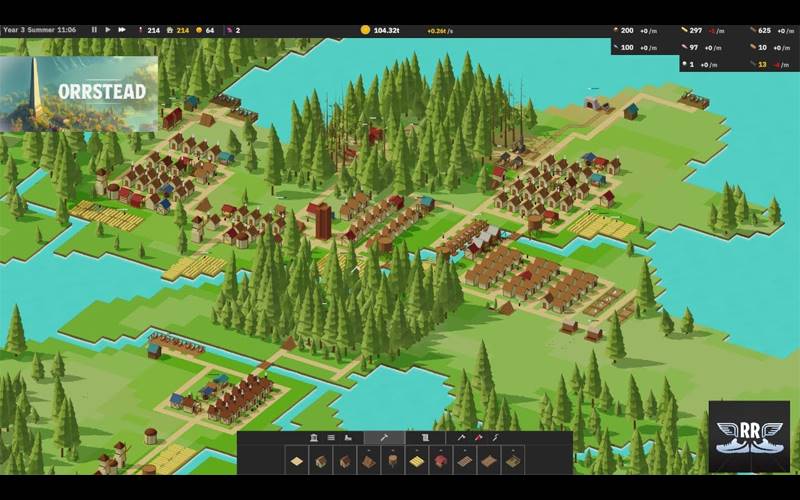Choose the red-roofed building slot
This screenshot has width=800, height=500.
(x=441, y=460)
